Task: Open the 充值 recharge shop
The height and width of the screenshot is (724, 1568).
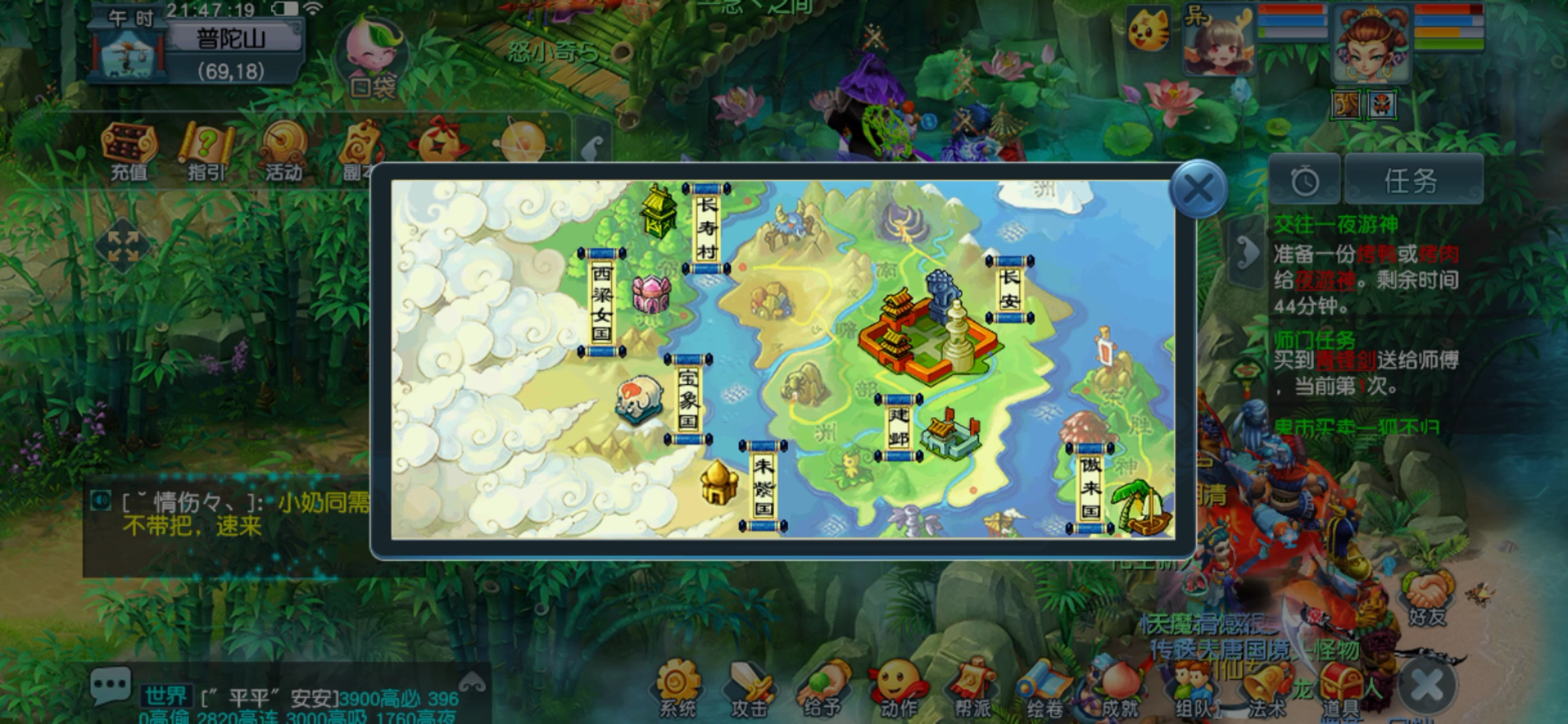Action: click(x=129, y=152)
